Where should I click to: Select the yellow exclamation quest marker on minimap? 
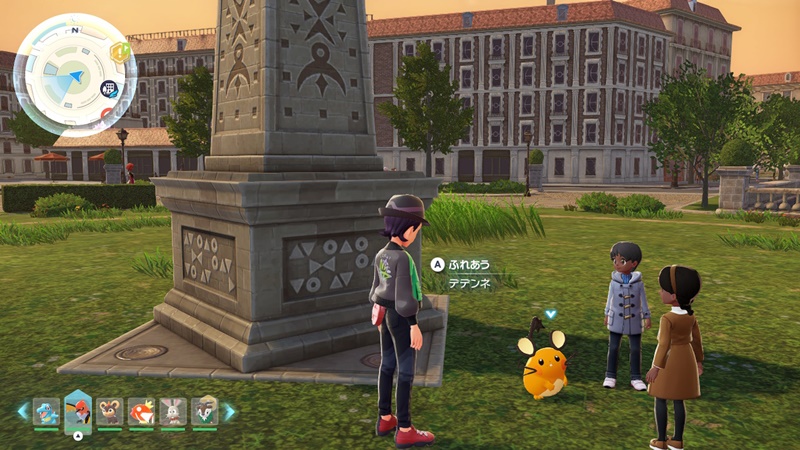[x=121, y=52]
